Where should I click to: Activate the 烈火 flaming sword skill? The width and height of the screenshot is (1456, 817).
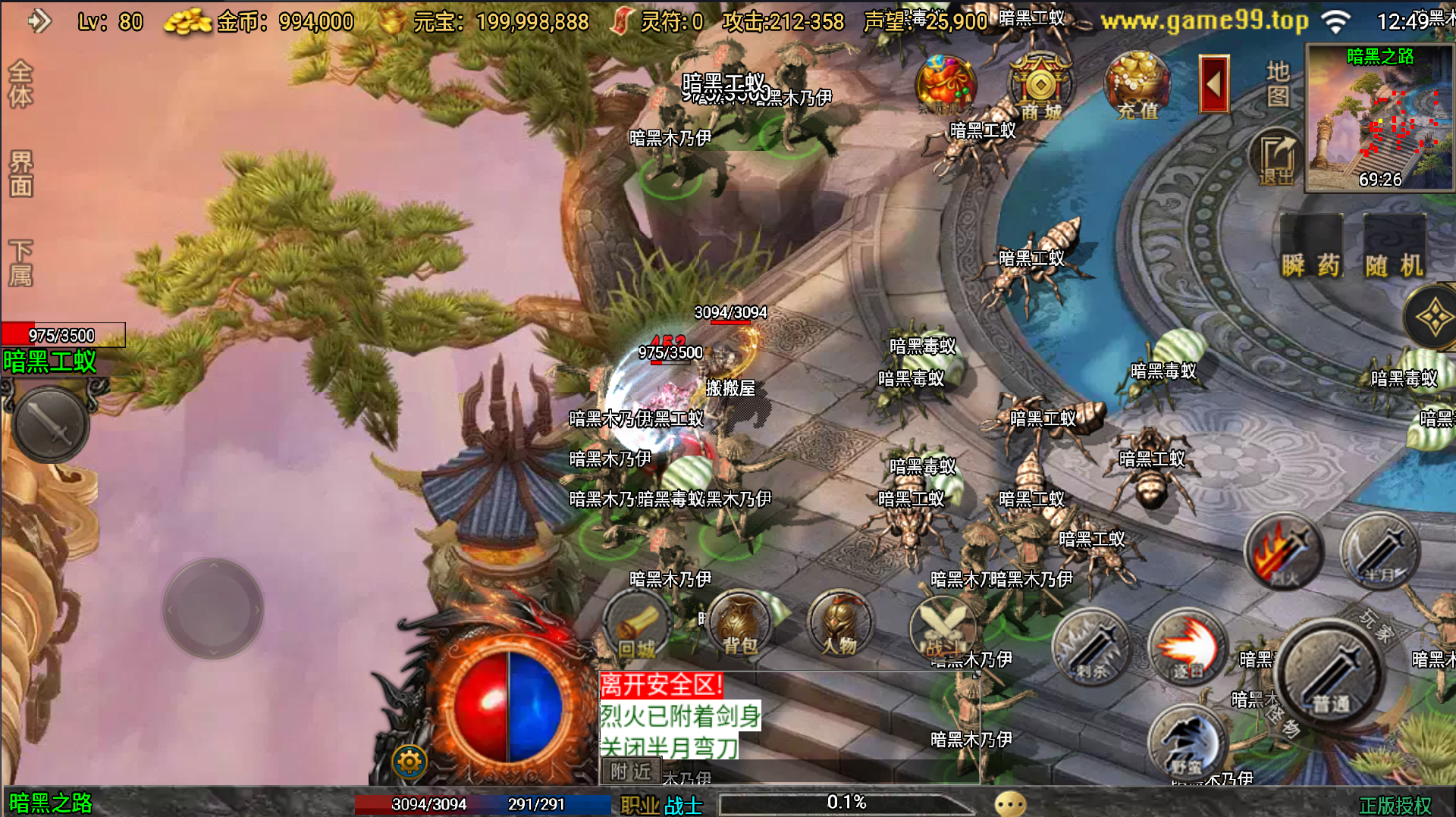tap(1283, 551)
